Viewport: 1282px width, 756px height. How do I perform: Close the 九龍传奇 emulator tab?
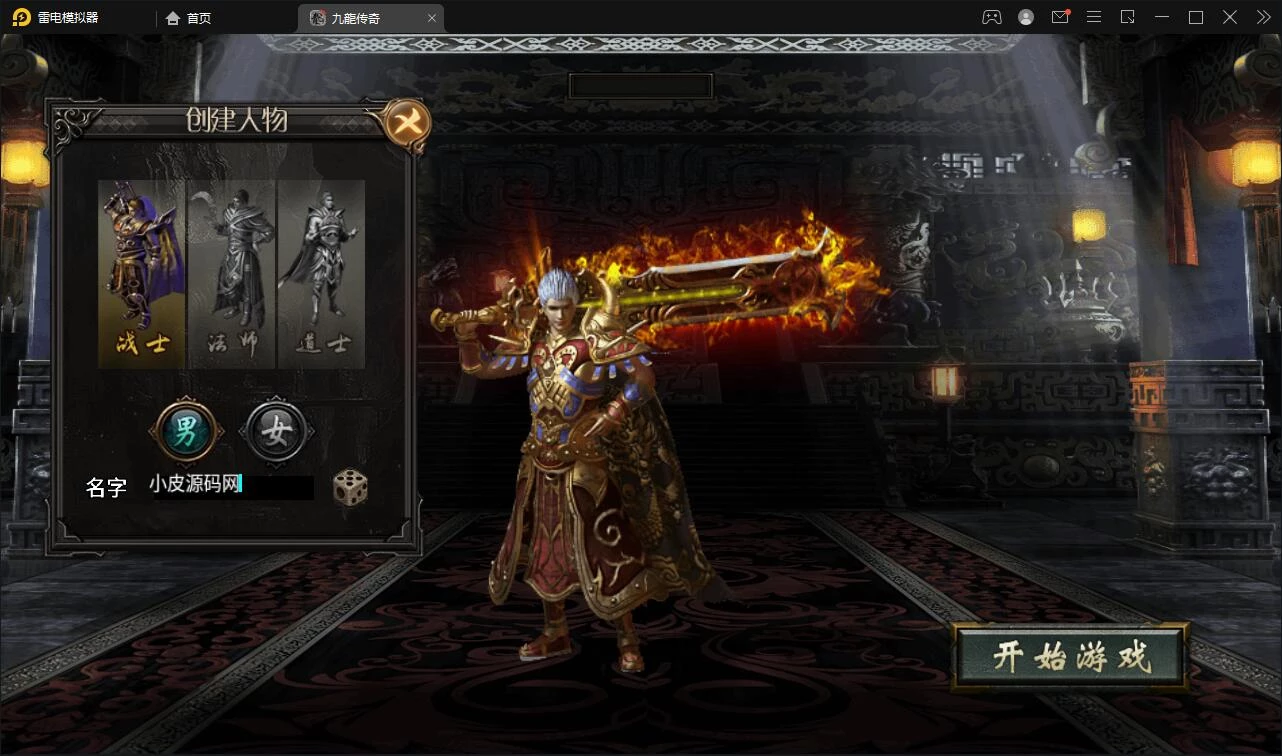pyautogui.click(x=432, y=18)
